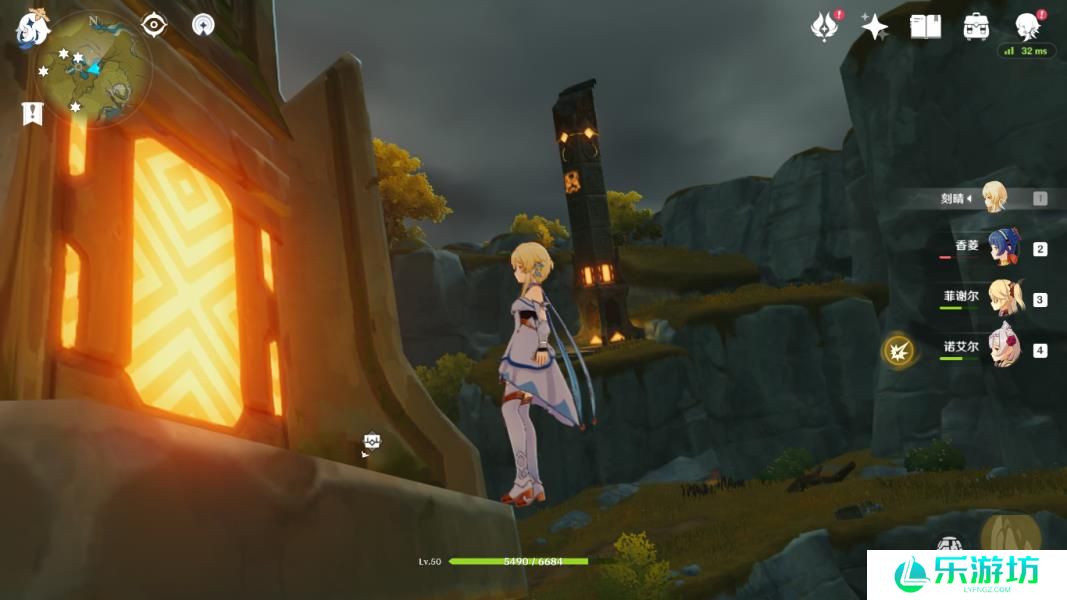Viewport: 1067px width, 600px height.
Task: Select party member 刻晴
Action: pos(993,198)
